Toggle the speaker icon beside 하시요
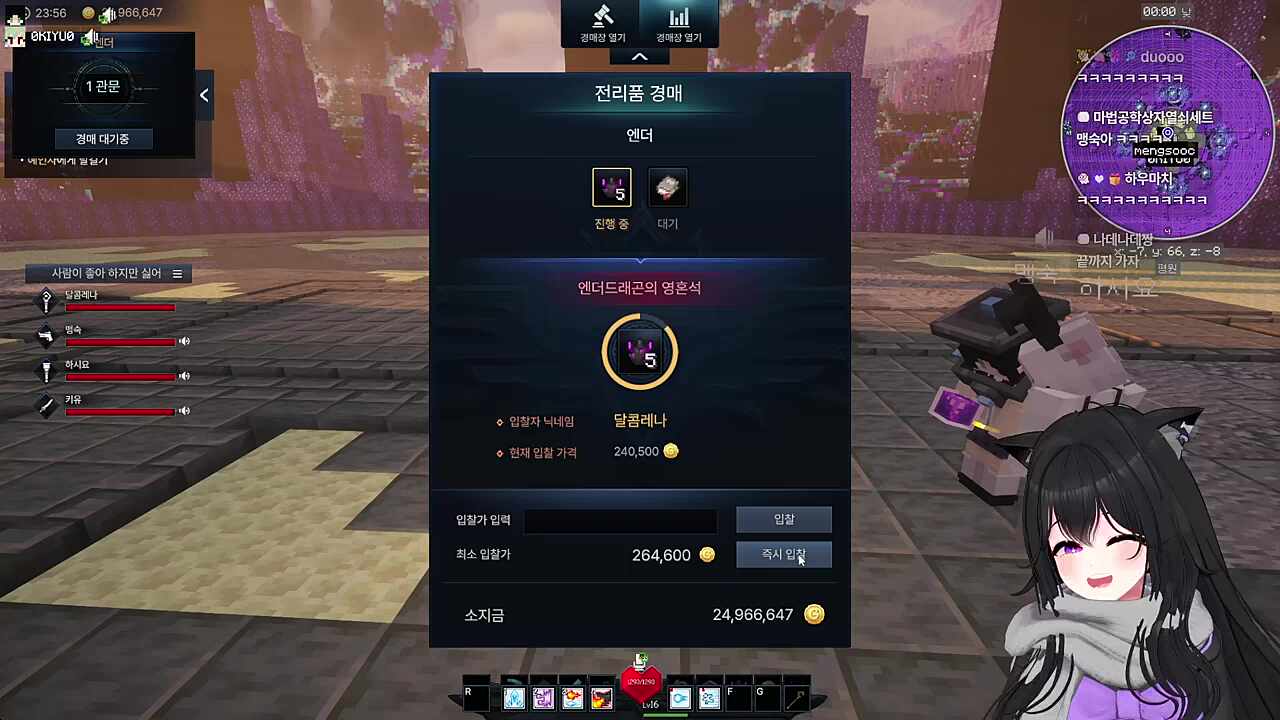The width and height of the screenshot is (1280, 720). coord(184,376)
